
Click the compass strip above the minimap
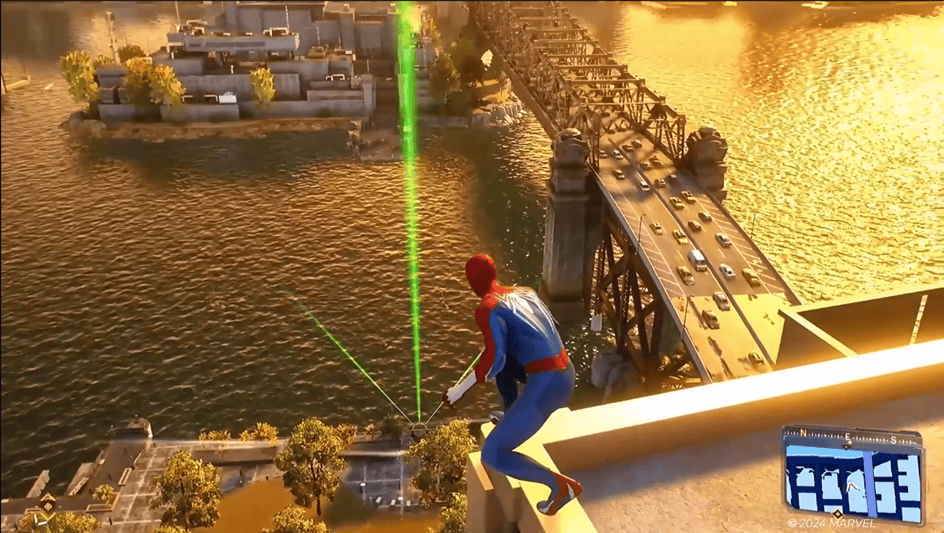tap(851, 436)
